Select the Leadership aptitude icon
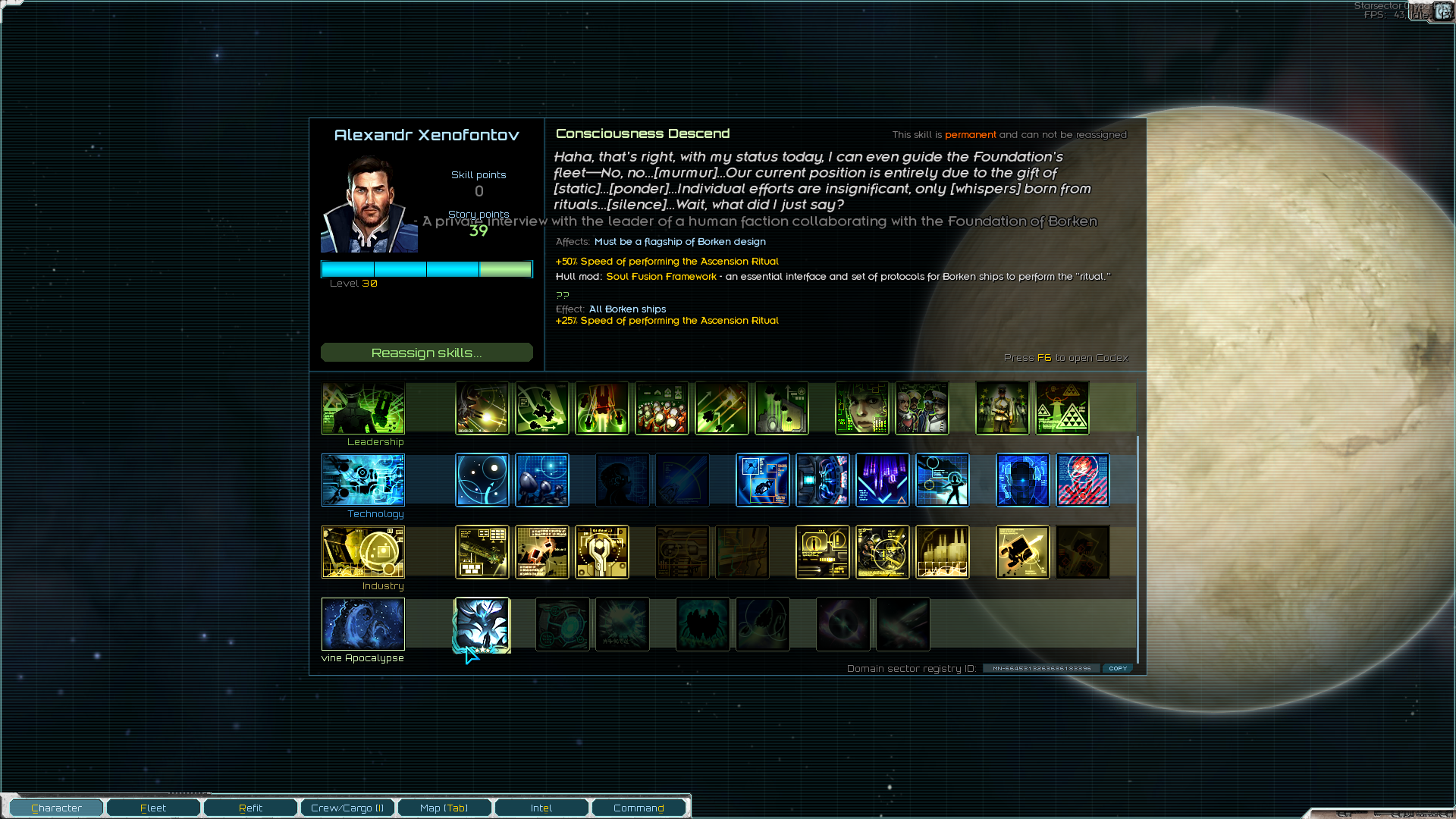The image size is (1456, 819). (x=363, y=408)
